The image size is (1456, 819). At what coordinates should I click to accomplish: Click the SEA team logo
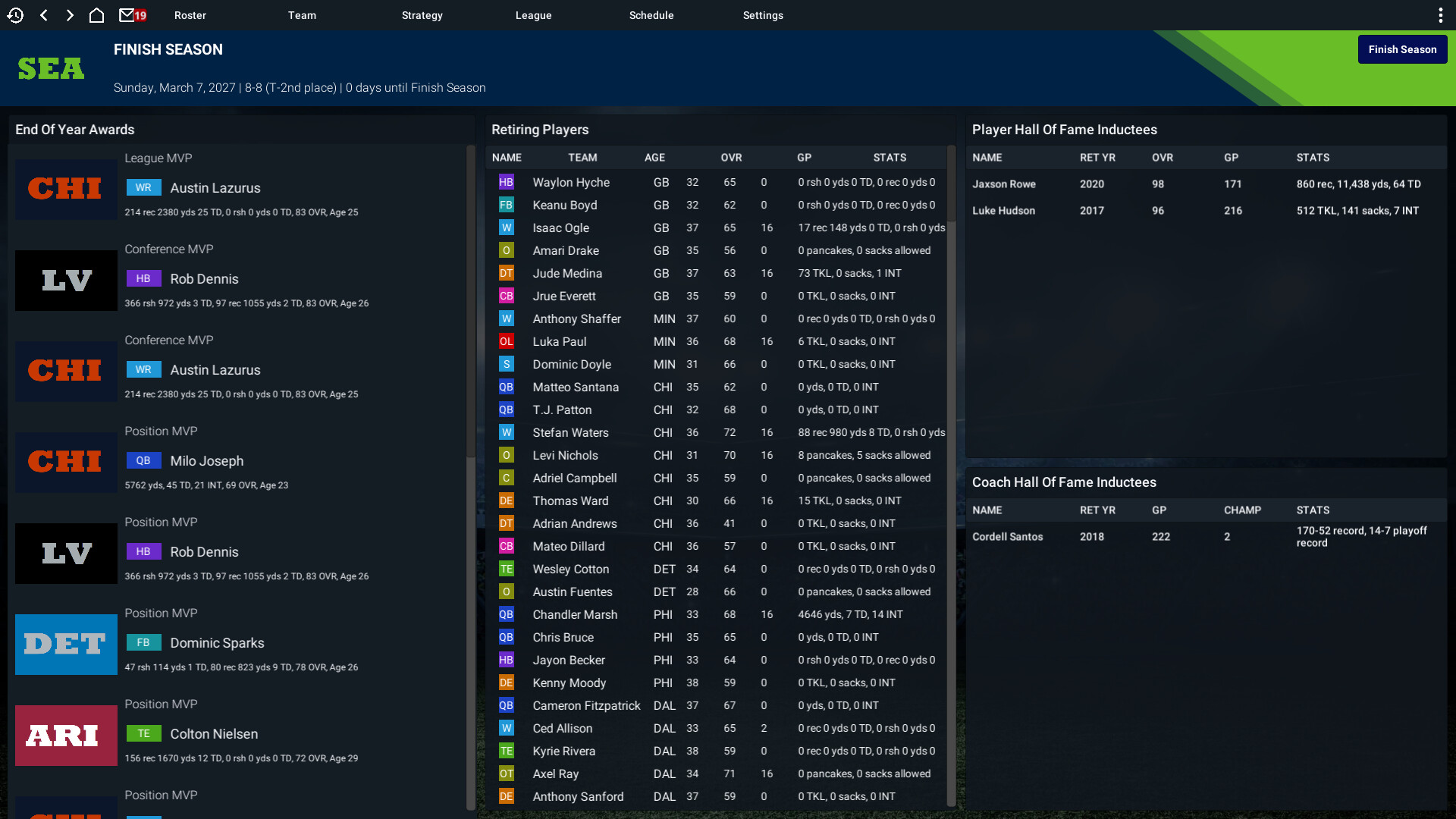tap(50, 68)
